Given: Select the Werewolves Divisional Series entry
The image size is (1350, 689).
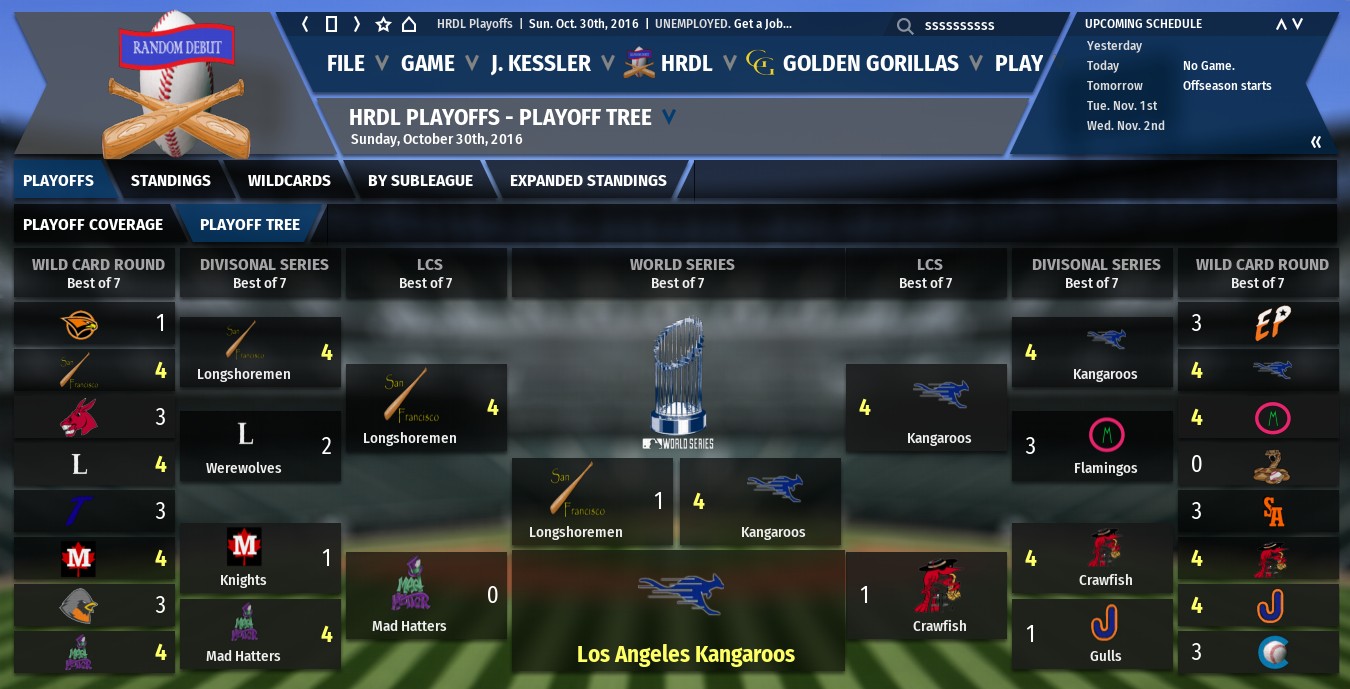Looking at the screenshot, I should tap(260, 446).
